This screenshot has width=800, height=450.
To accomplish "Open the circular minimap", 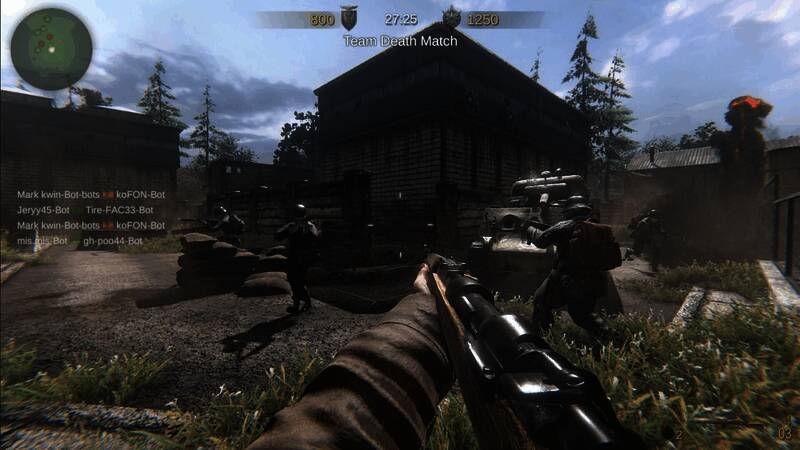I will 52,48.
